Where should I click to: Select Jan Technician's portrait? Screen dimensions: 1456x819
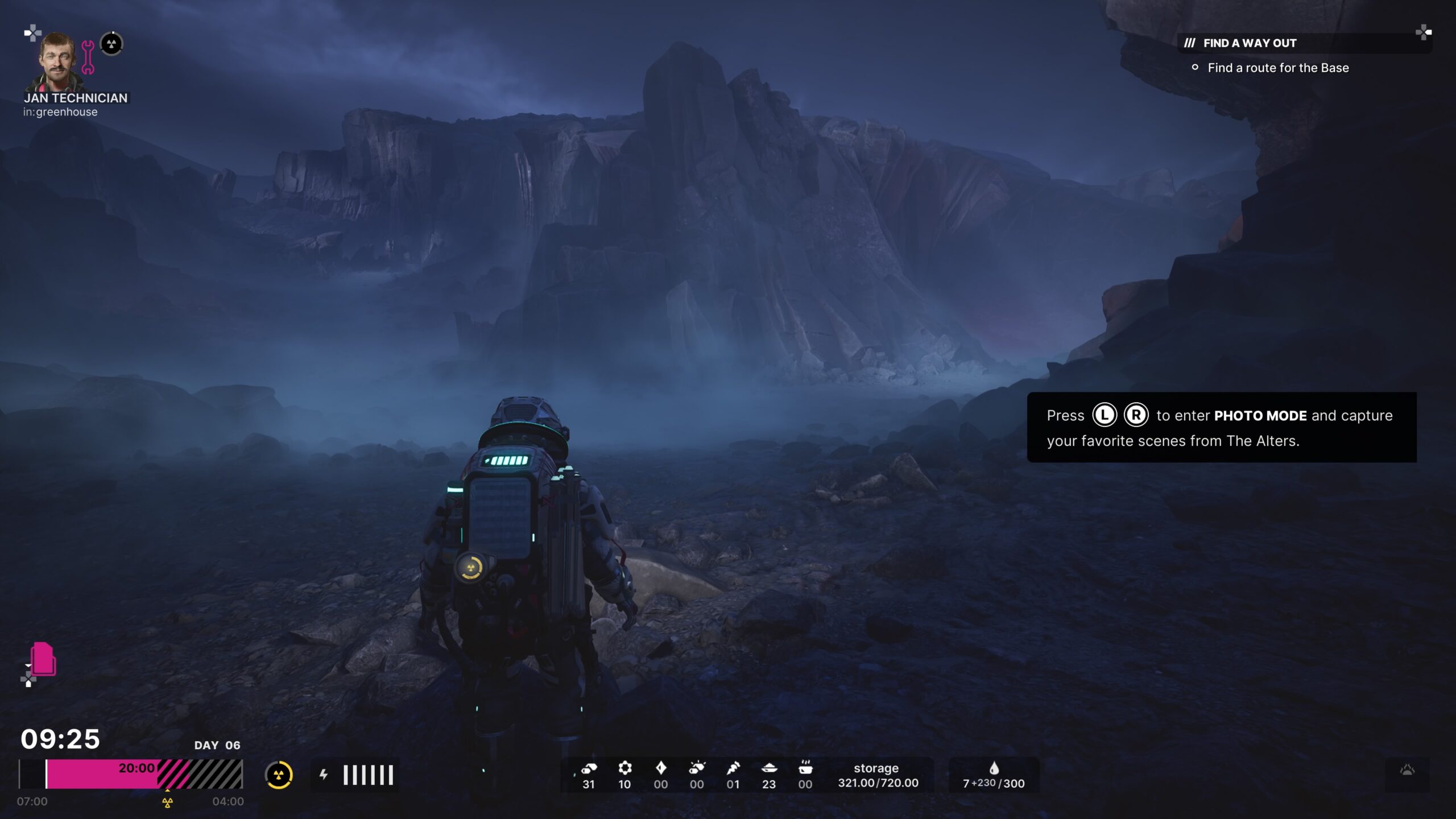(58, 61)
